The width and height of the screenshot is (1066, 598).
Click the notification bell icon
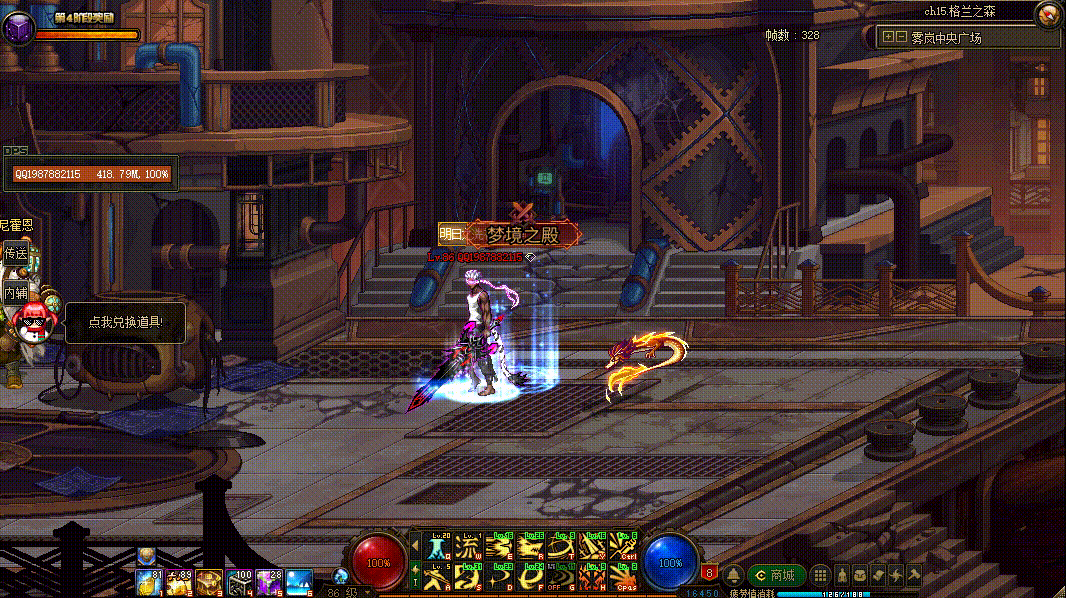(x=733, y=575)
